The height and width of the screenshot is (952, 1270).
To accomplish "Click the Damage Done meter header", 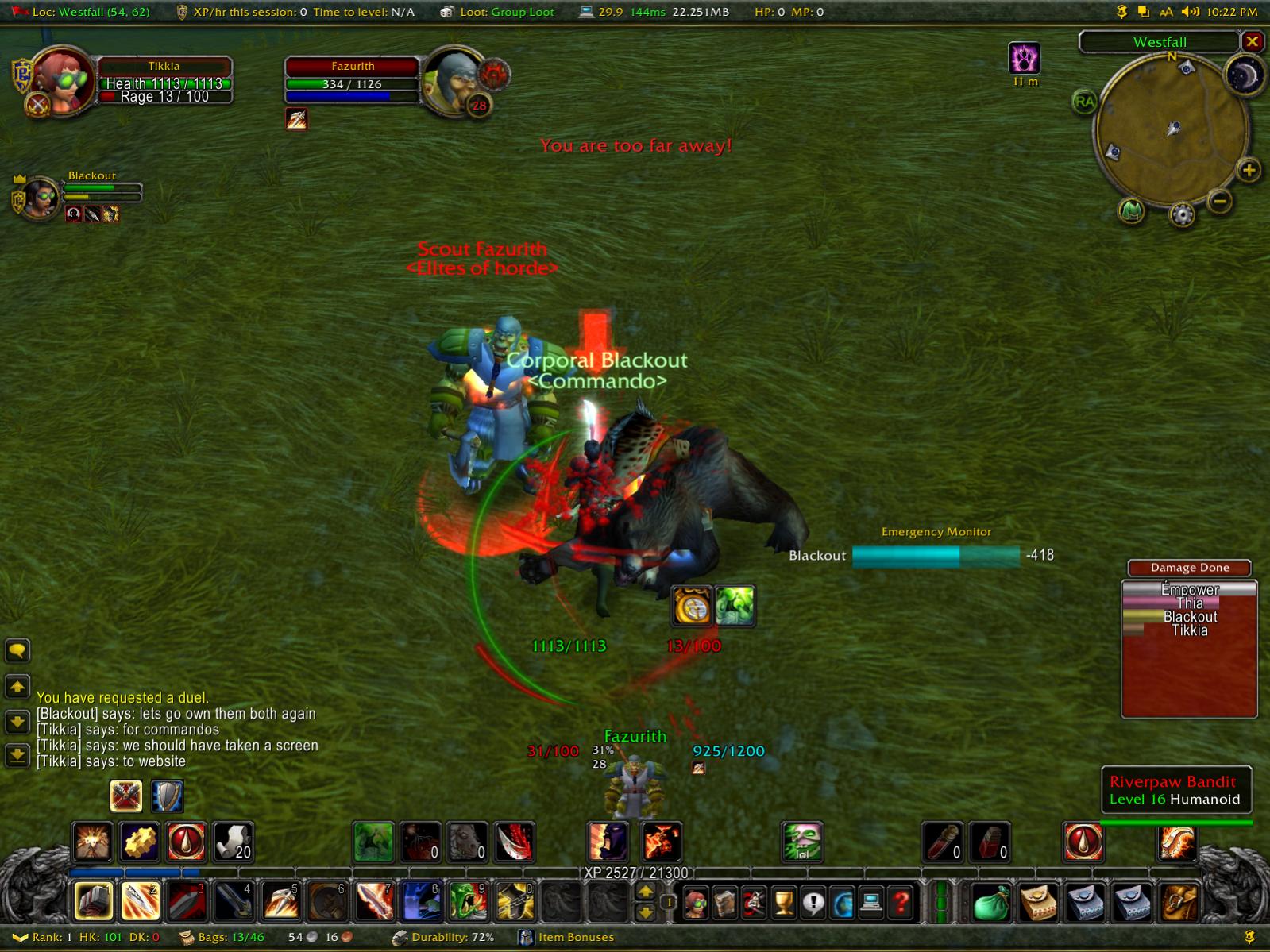I will coord(1189,568).
